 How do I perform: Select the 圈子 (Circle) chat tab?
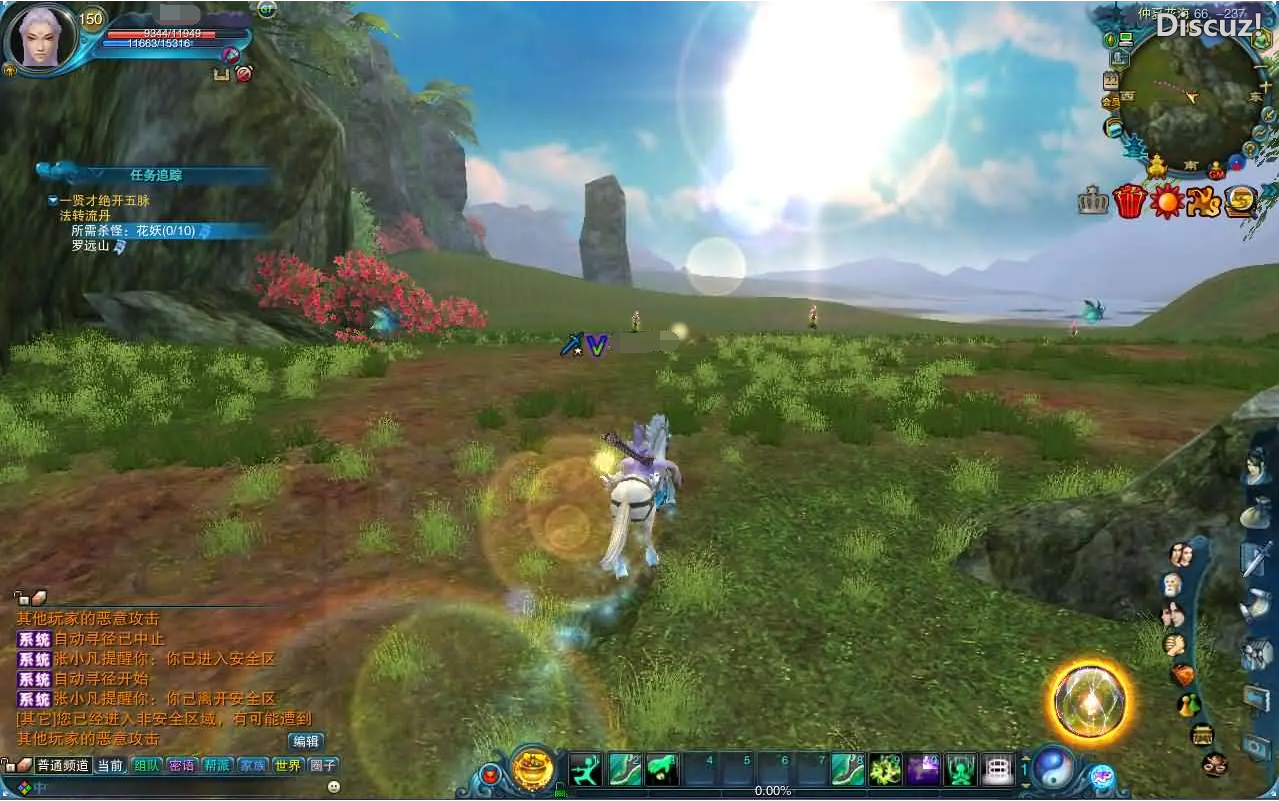click(x=323, y=766)
